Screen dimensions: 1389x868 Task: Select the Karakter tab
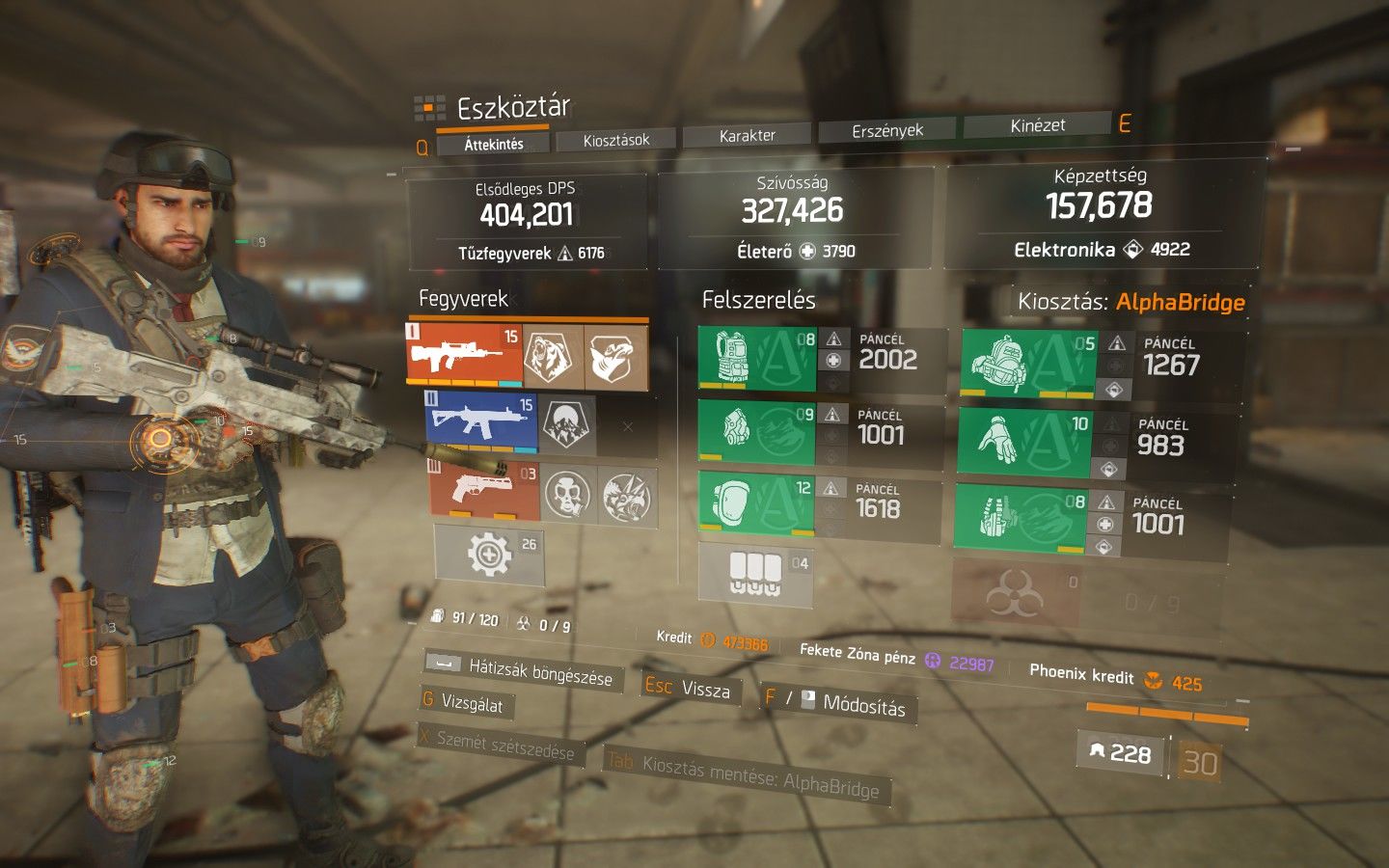(748, 136)
